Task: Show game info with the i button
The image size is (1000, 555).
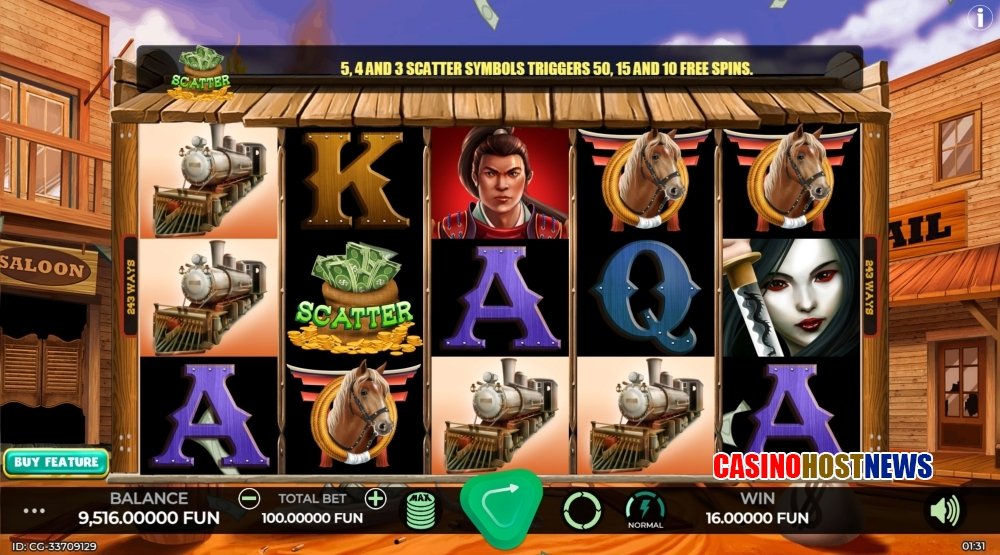Action: pos(980,16)
